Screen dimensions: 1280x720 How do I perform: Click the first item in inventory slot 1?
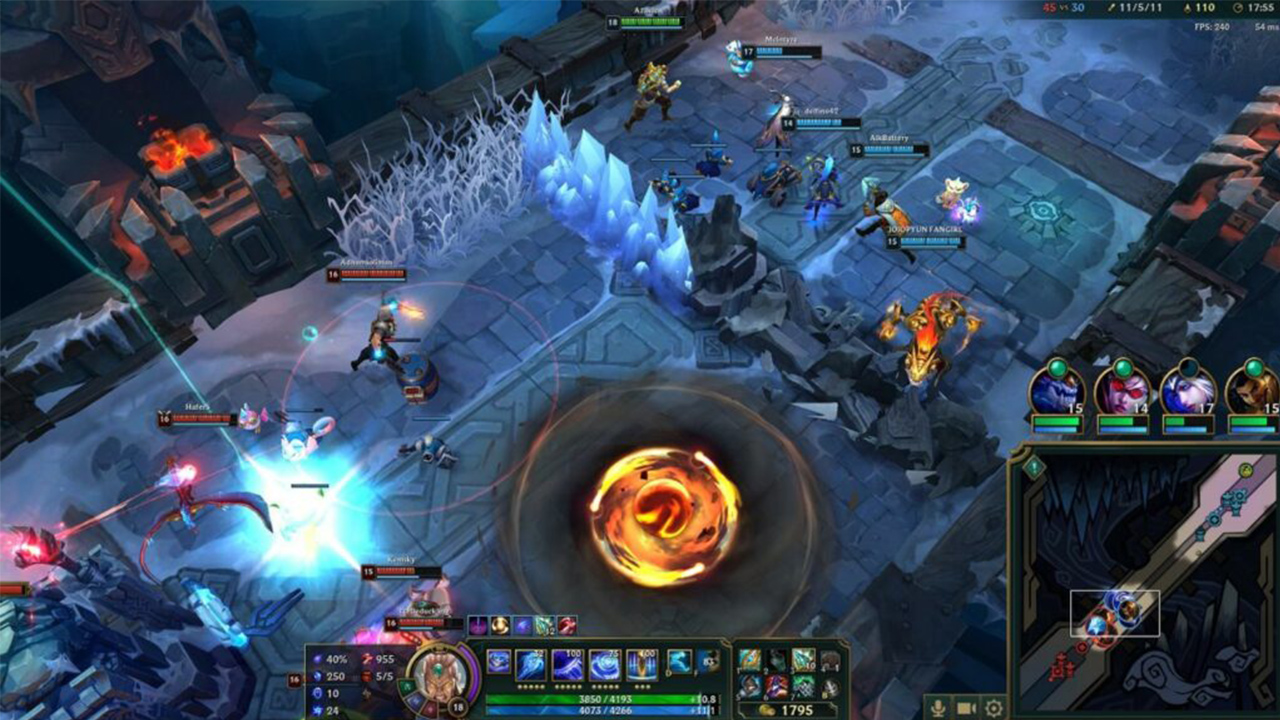pyautogui.click(x=750, y=658)
